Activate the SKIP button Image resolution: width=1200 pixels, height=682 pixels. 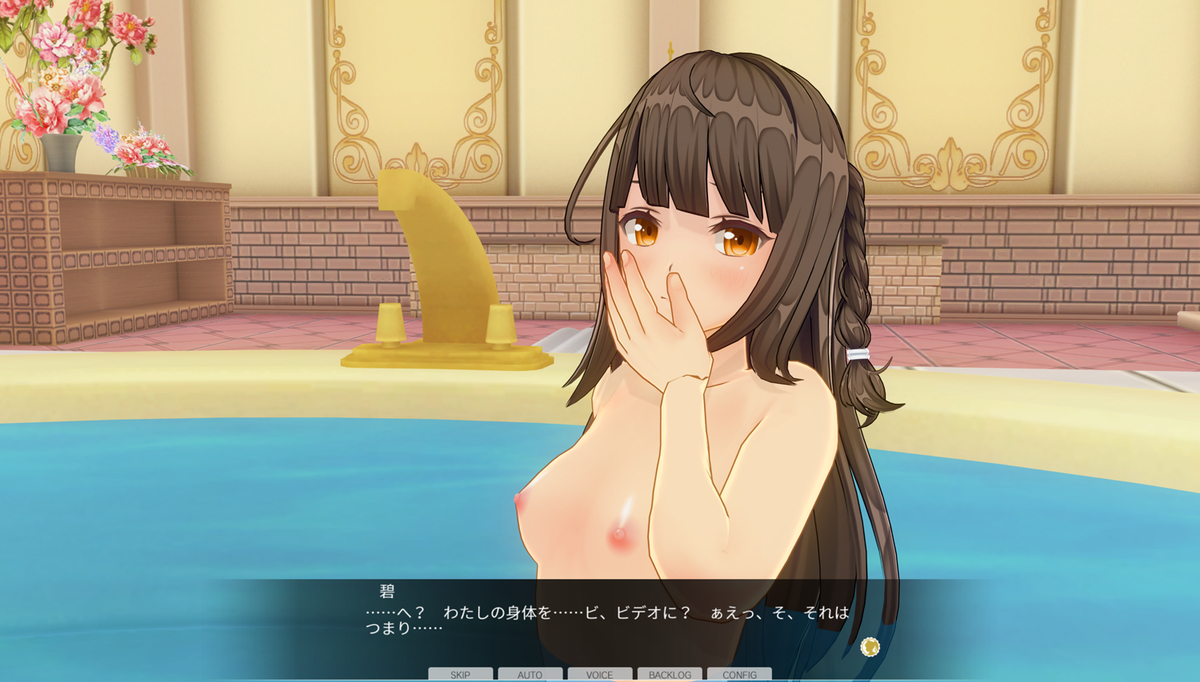pos(460,675)
